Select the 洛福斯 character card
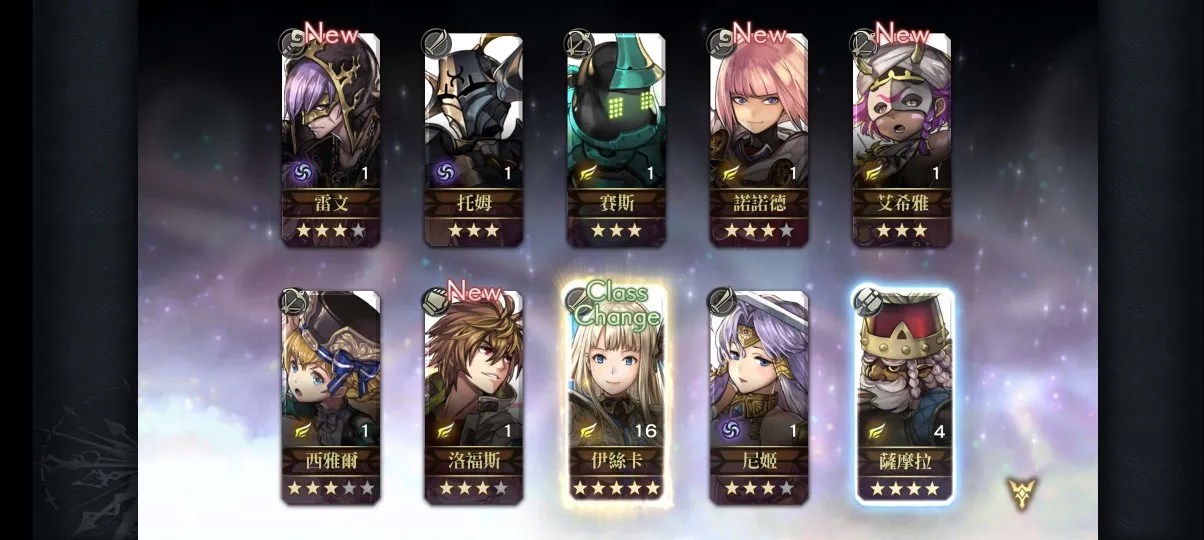 (474, 396)
